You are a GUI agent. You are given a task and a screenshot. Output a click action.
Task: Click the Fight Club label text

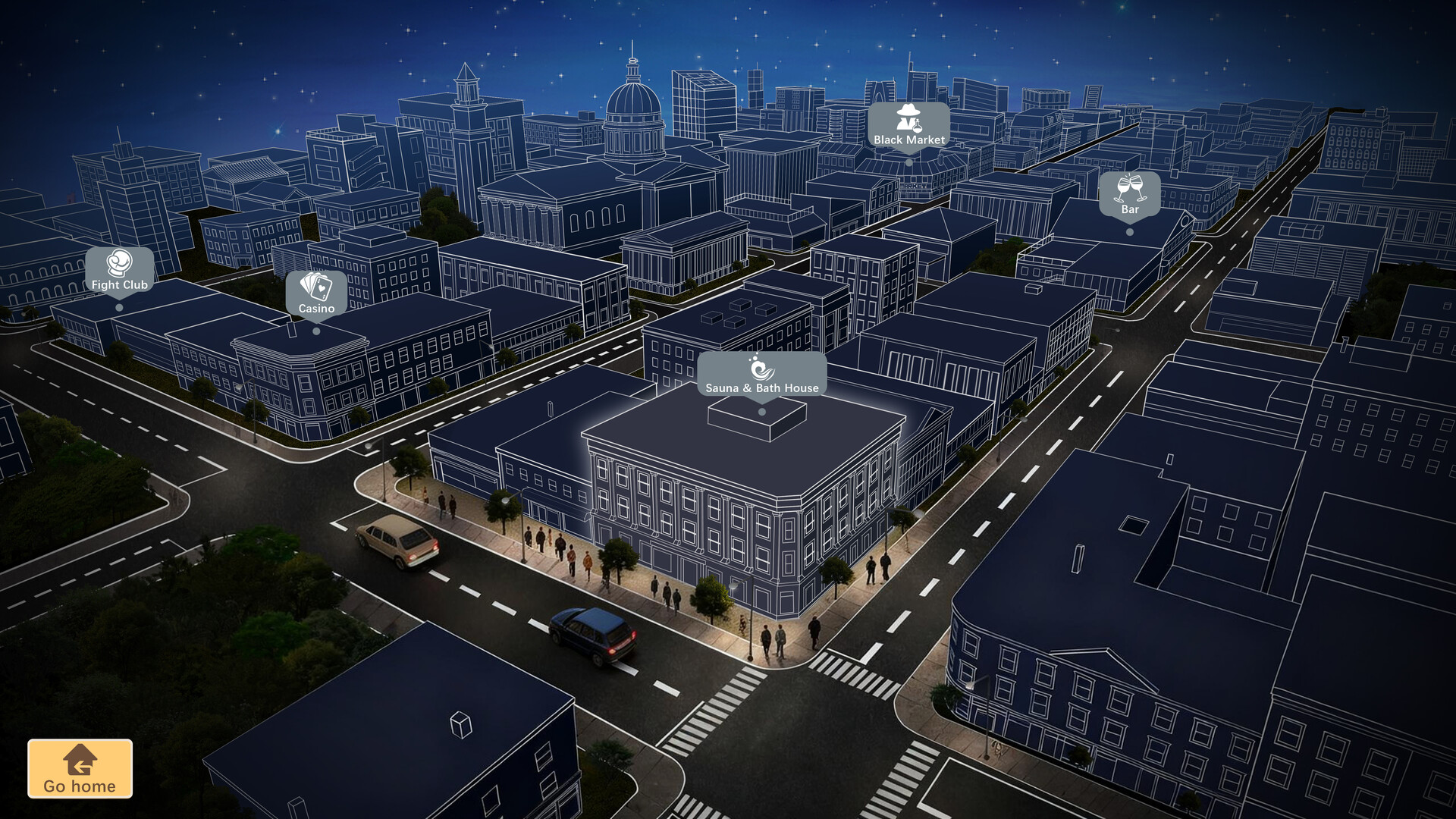point(118,285)
